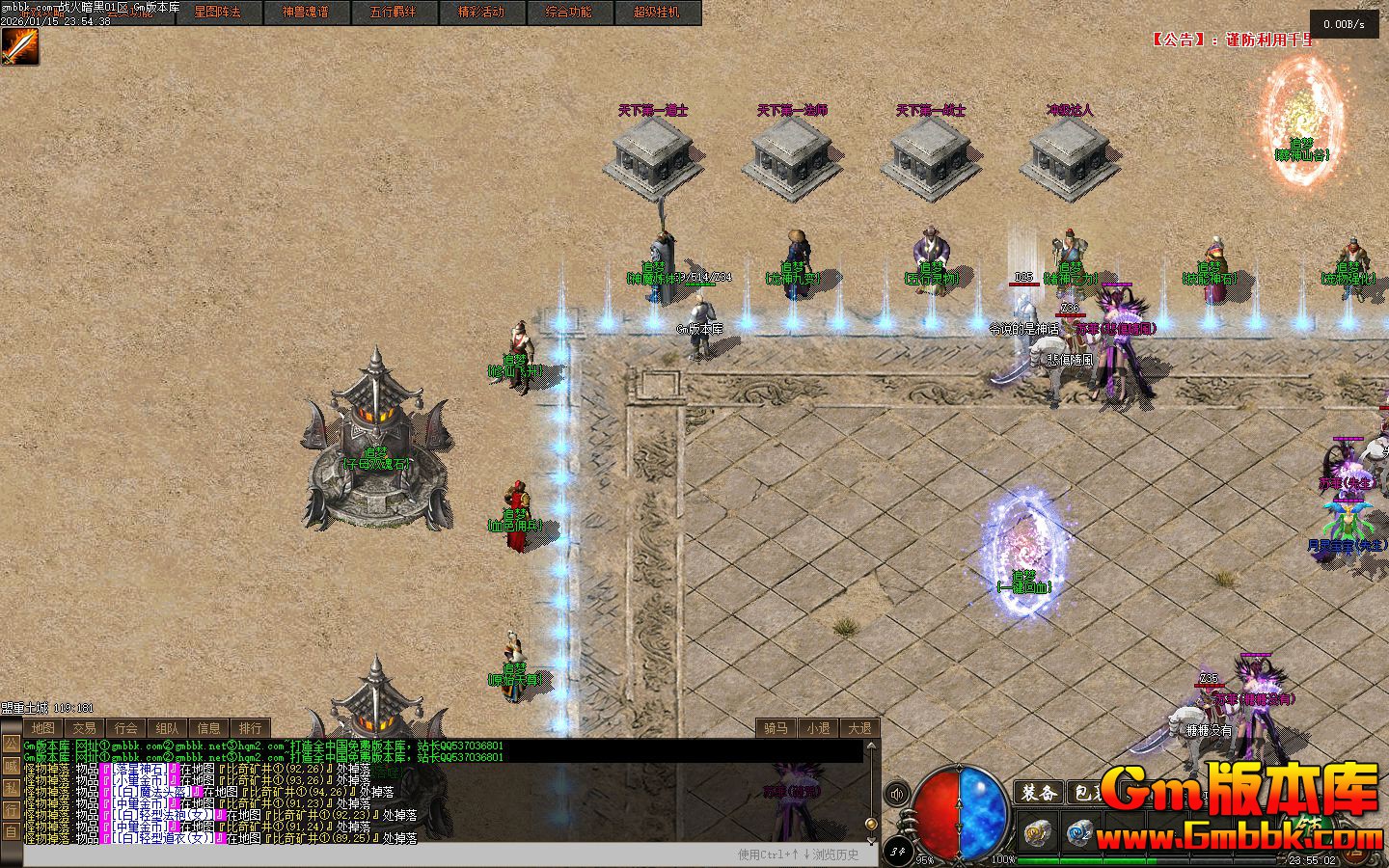The height and width of the screenshot is (868, 1389).
Task: Open the 星图阵法 menu
Action: click(217, 13)
